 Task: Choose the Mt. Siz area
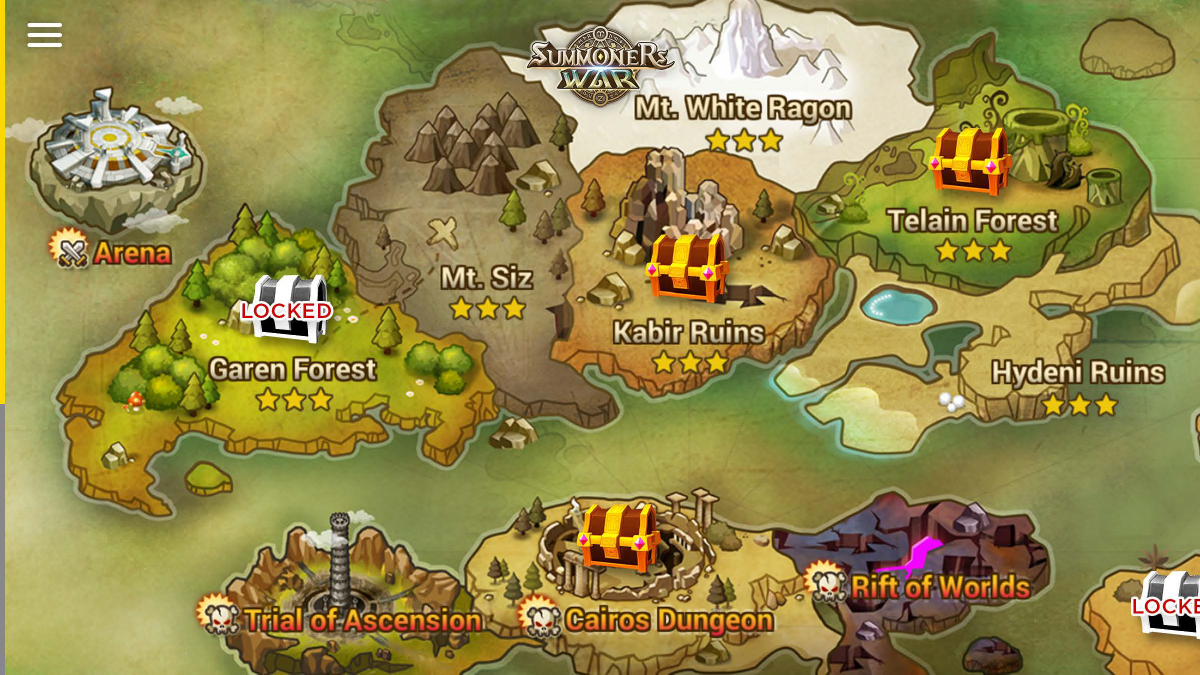(487, 278)
